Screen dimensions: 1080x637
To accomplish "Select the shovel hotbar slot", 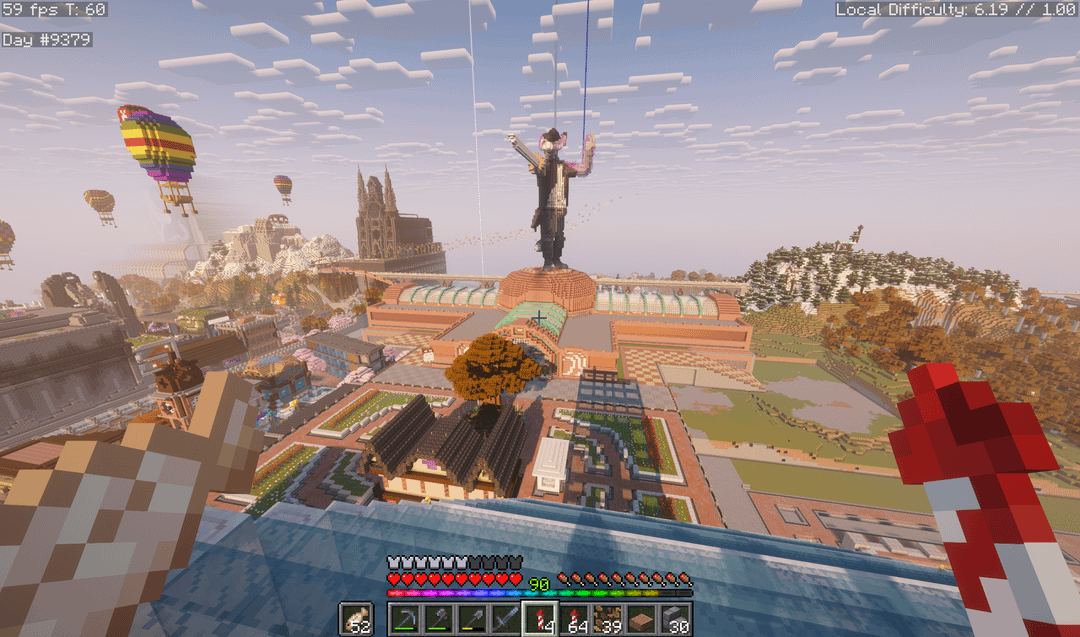I will click(x=472, y=619).
